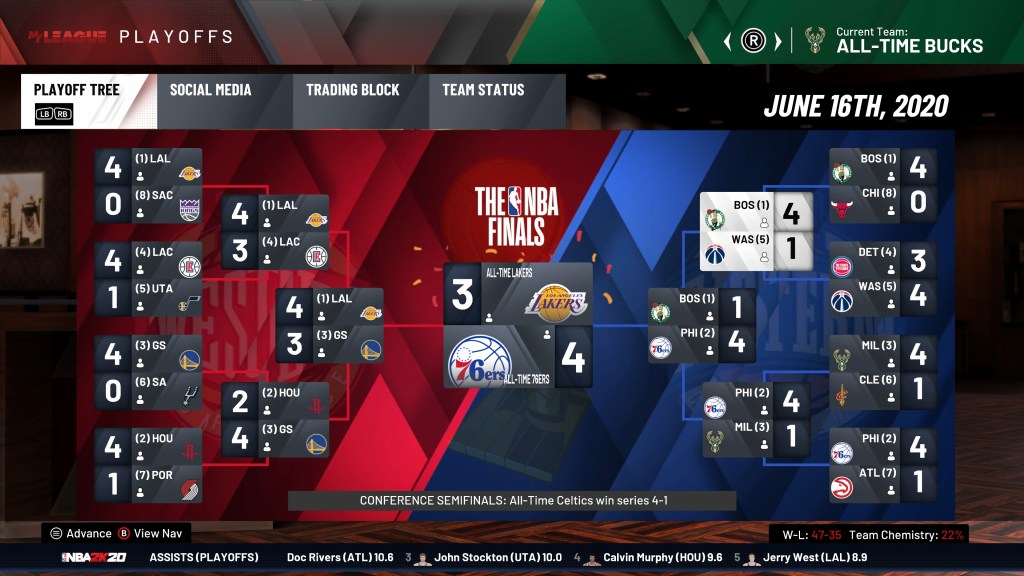Select the Bucks vs Cavaliers series

tap(883, 372)
